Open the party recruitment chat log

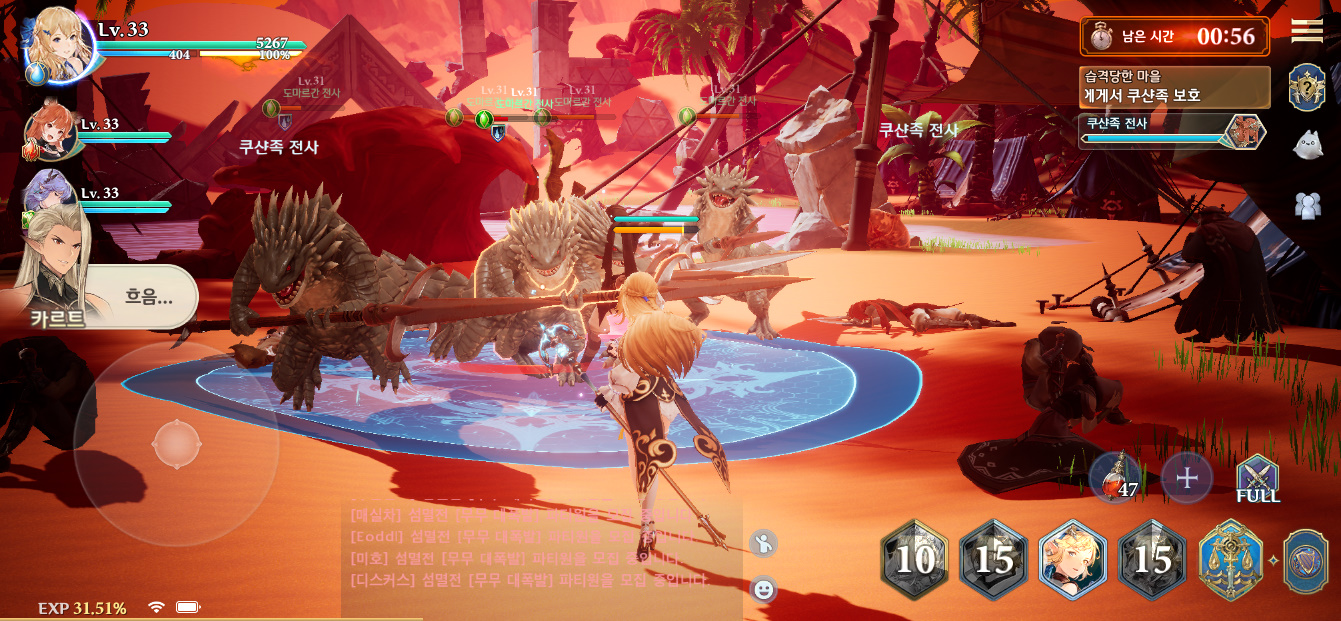click(x=541, y=548)
